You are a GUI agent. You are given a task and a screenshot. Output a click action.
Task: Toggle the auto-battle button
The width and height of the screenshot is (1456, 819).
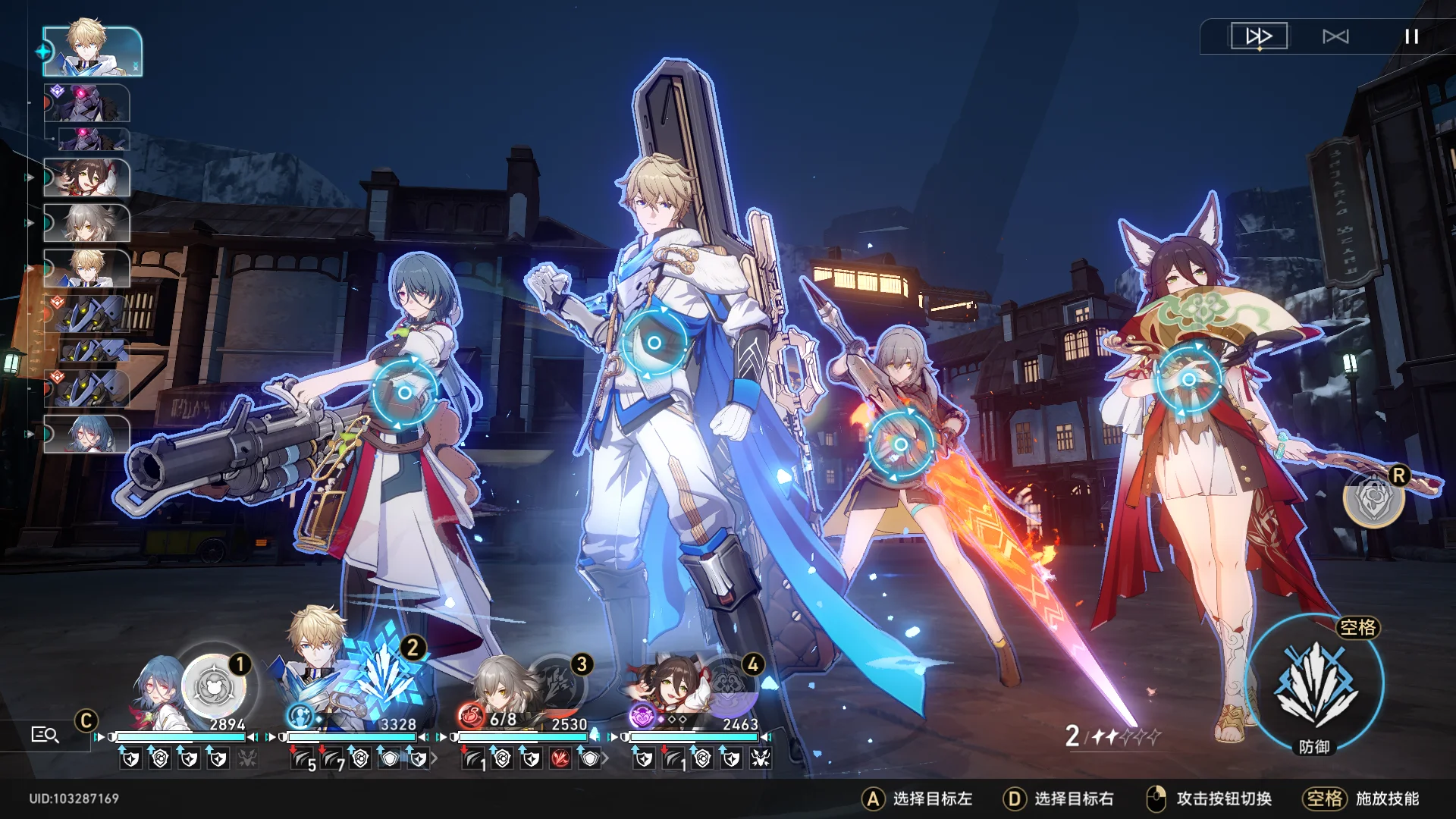coord(1335,36)
